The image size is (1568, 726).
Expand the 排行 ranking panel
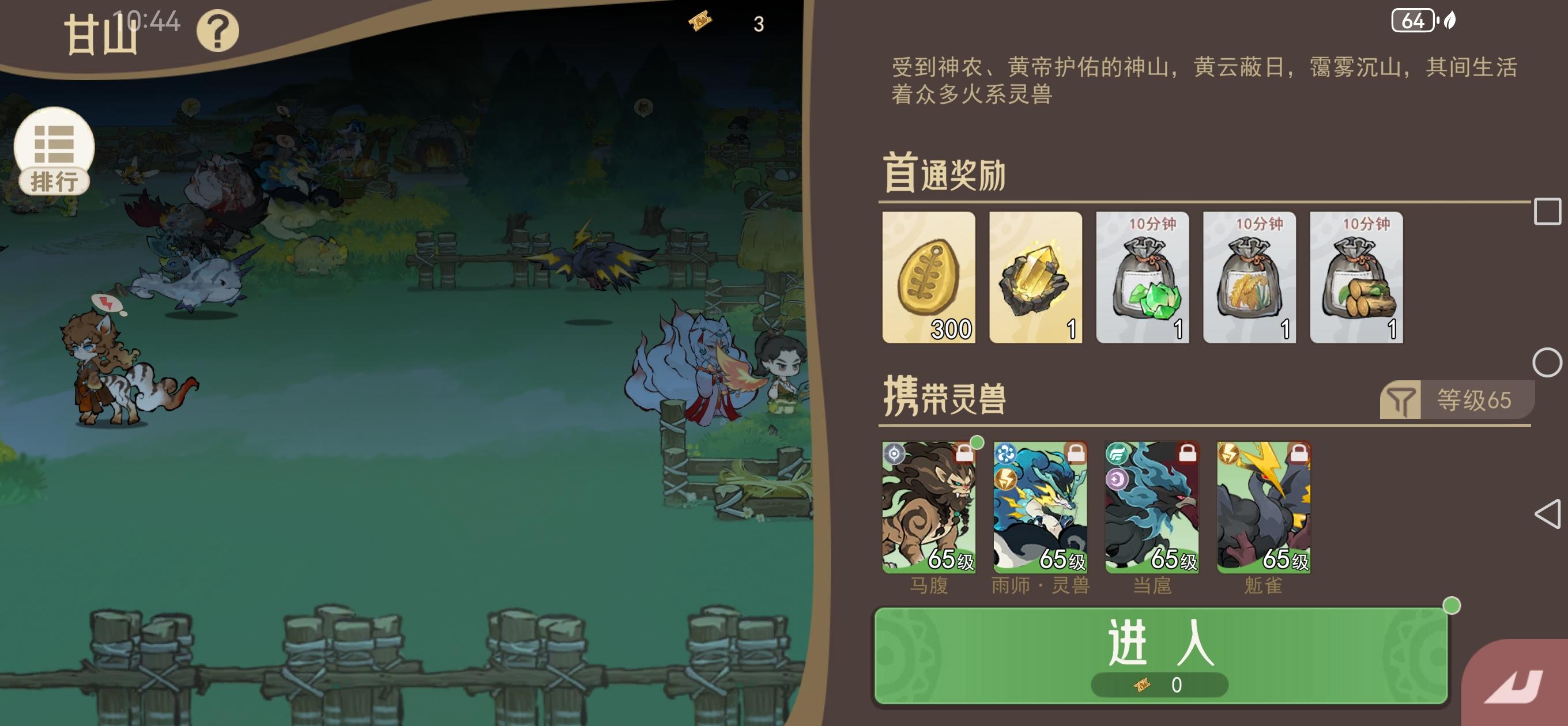[x=55, y=149]
